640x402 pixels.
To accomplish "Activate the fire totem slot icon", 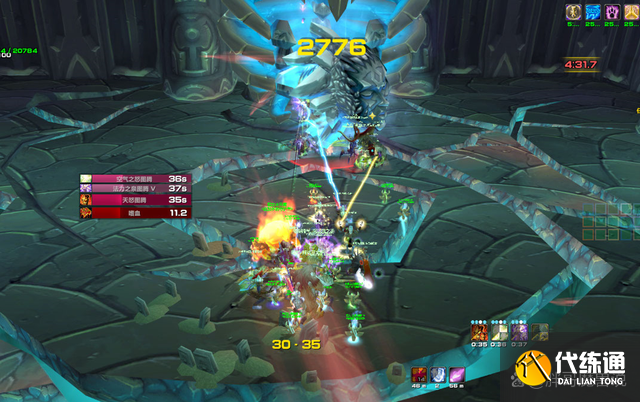I will (481, 331).
